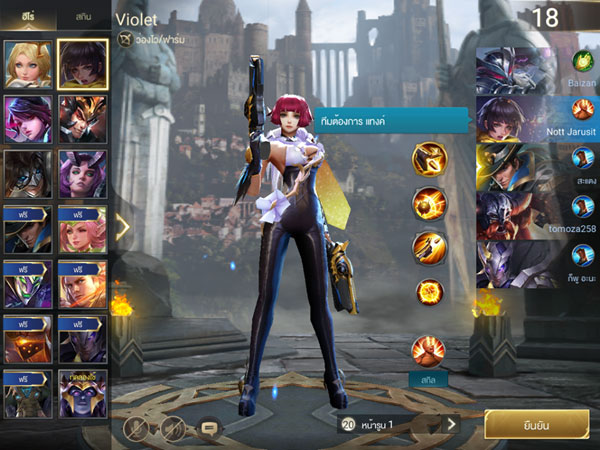Open the rune page selector arrow
The width and height of the screenshot is (600, 450).
coord(451,424)
